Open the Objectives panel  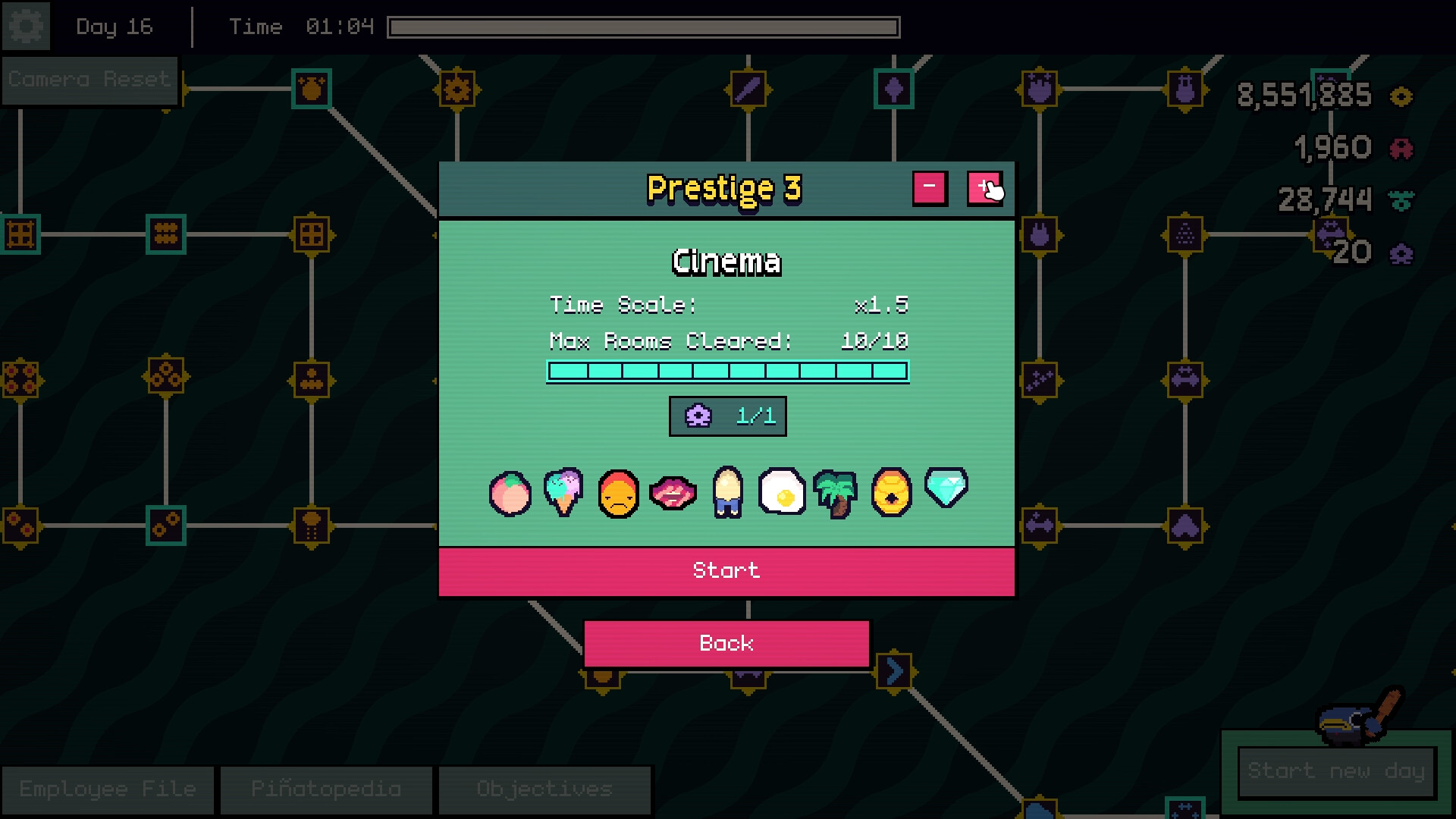click(x=544, y=789)
